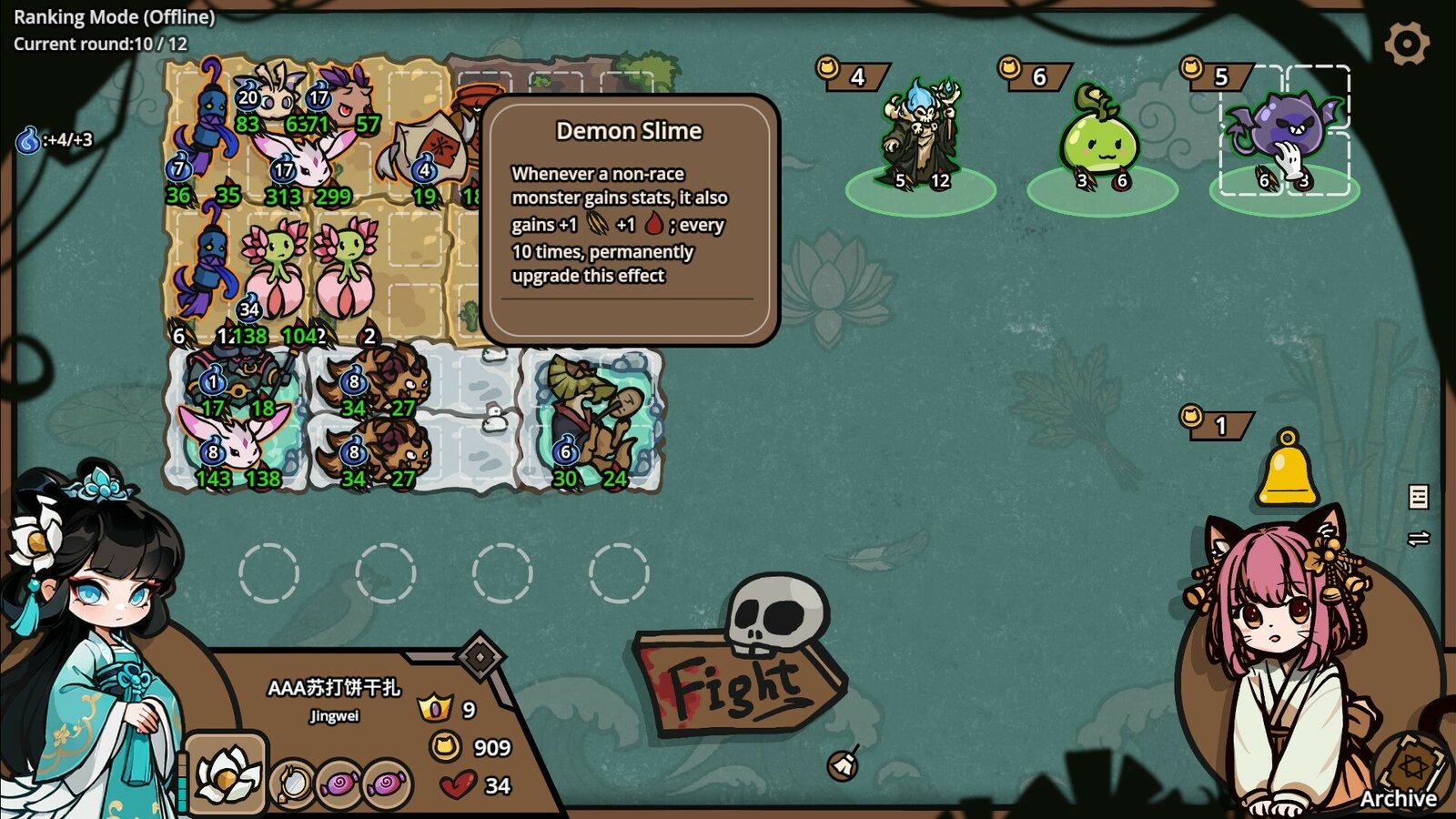Click the hand mirror trinket icon
Viewport: 1456px width, 819px height.
(293, 781)
